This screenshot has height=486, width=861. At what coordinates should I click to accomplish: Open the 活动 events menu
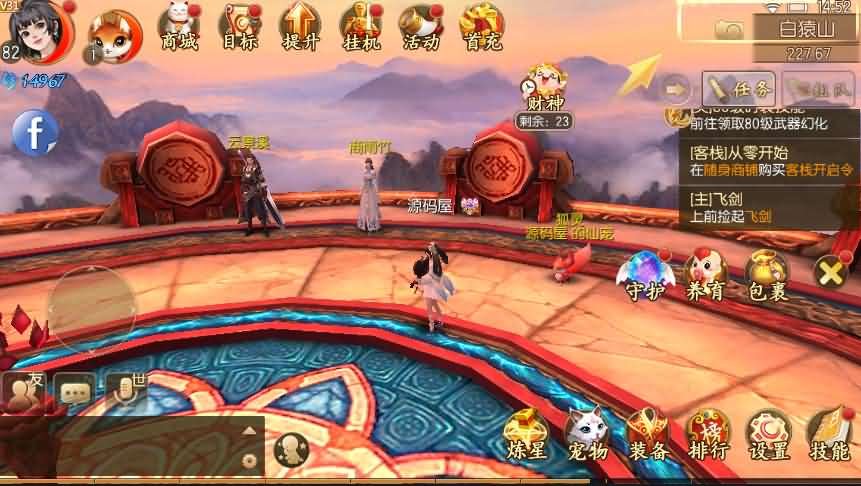tap(420, 26)
